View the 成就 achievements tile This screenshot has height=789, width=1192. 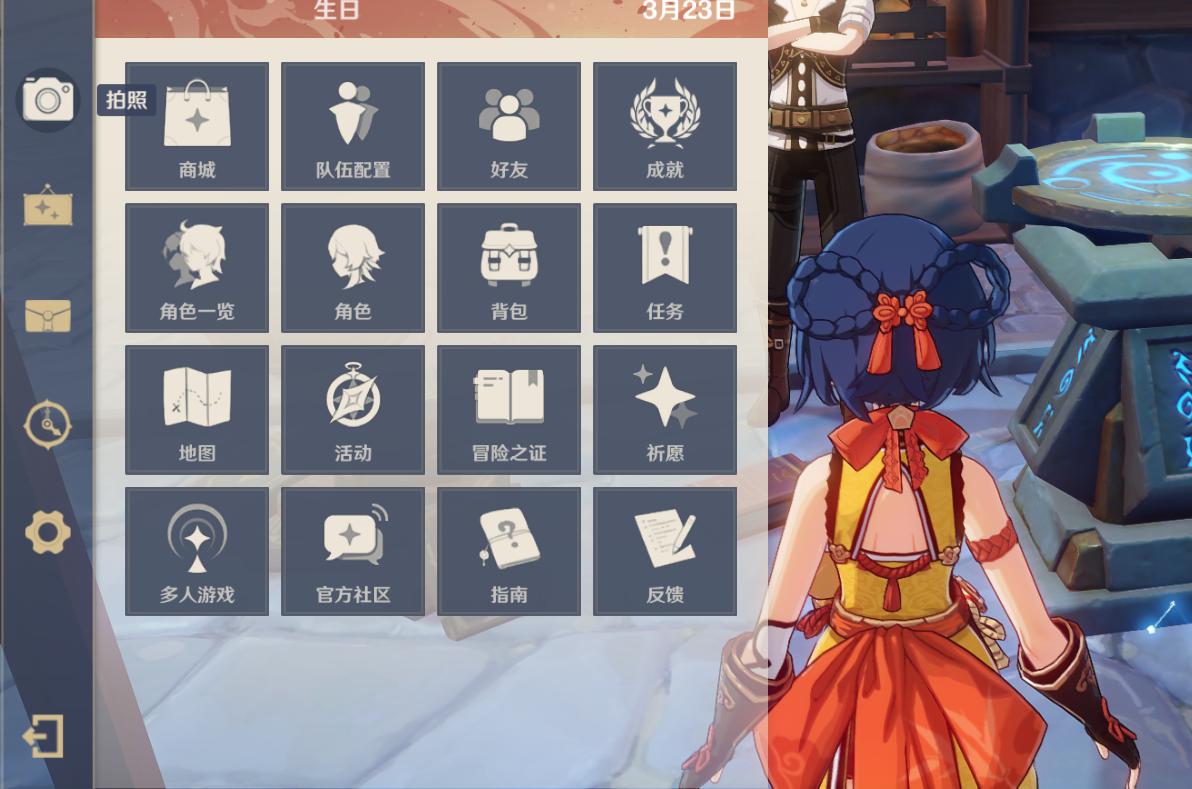(665, 126)
